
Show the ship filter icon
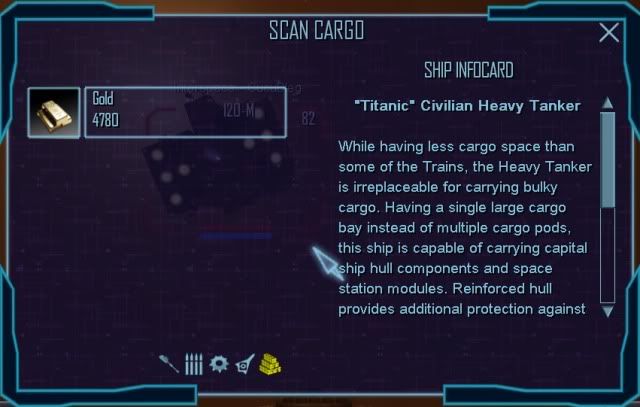coord(244,365)
